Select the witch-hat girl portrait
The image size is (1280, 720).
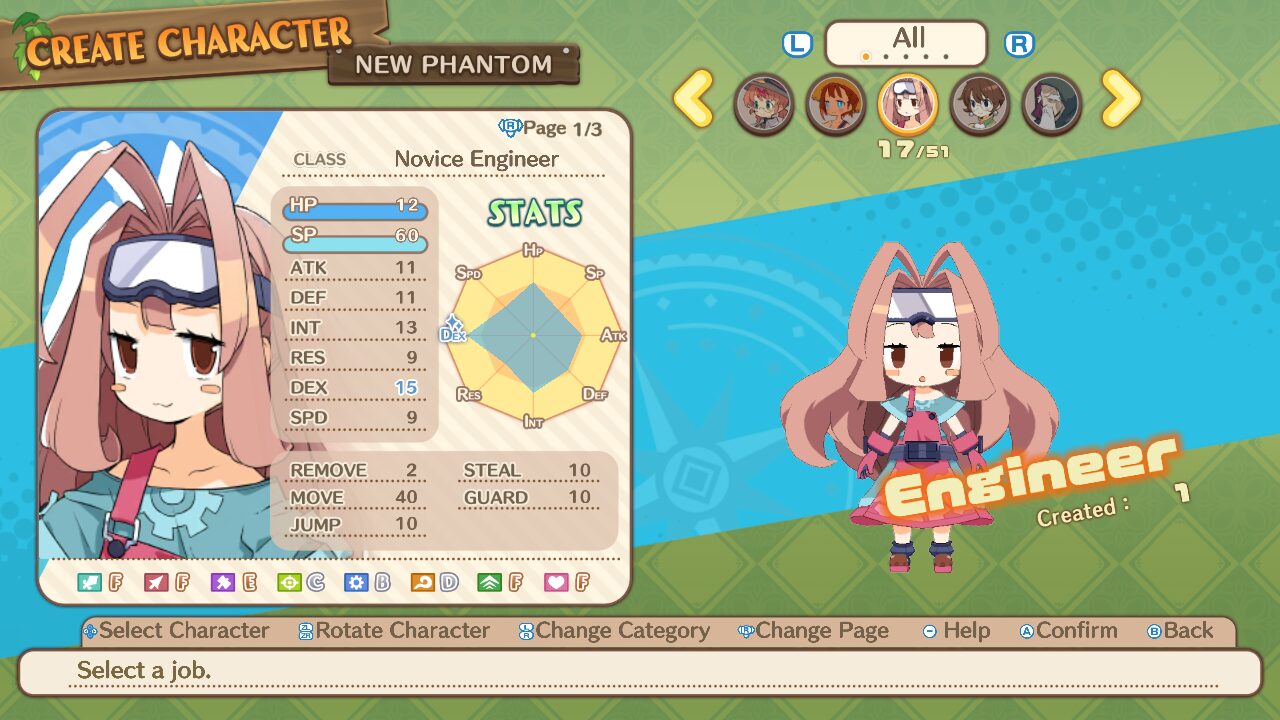[x=764, y=104]
